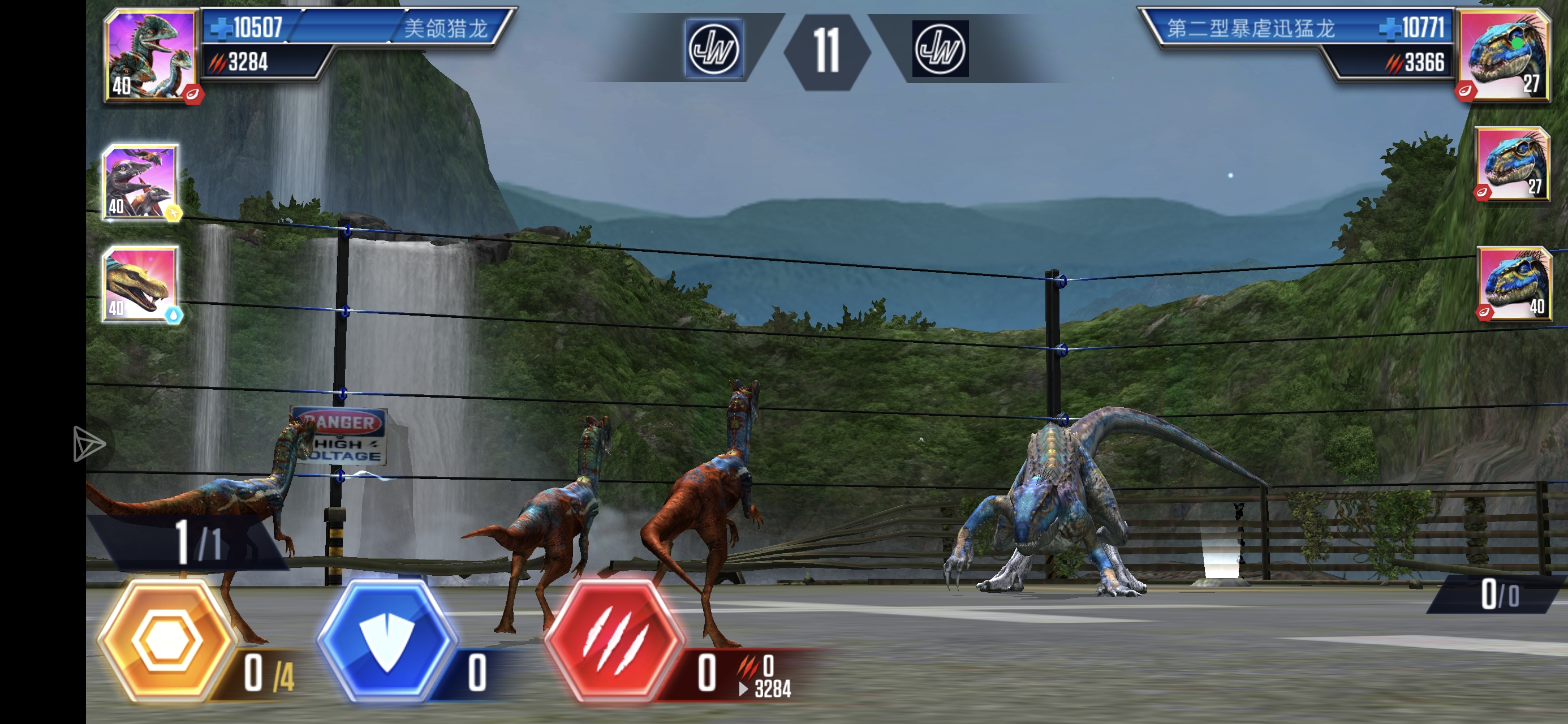This screenshot has width=1568, height=724.
Task: View the enemy's level 40 Indoraptor card
Action: pyautogui.click(x=1514, y=283)
